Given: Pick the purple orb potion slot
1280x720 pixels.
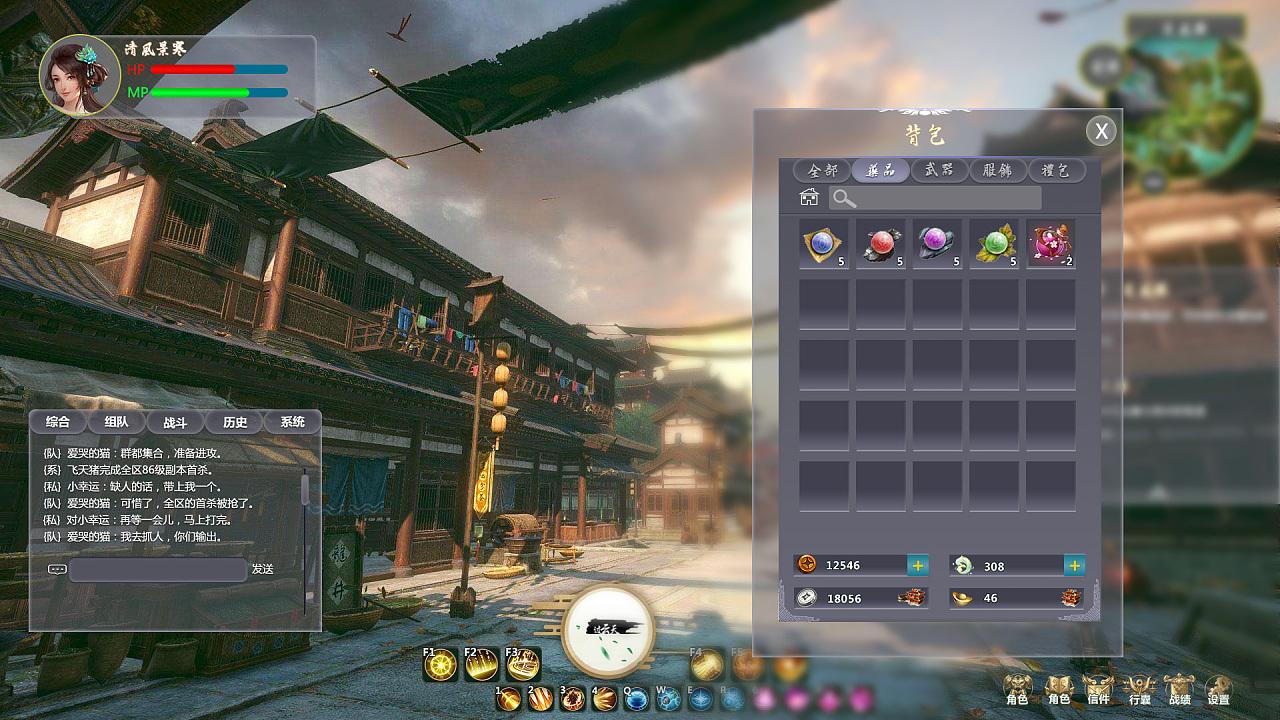Looking at the screenshot, I should [x=937, y=244].
